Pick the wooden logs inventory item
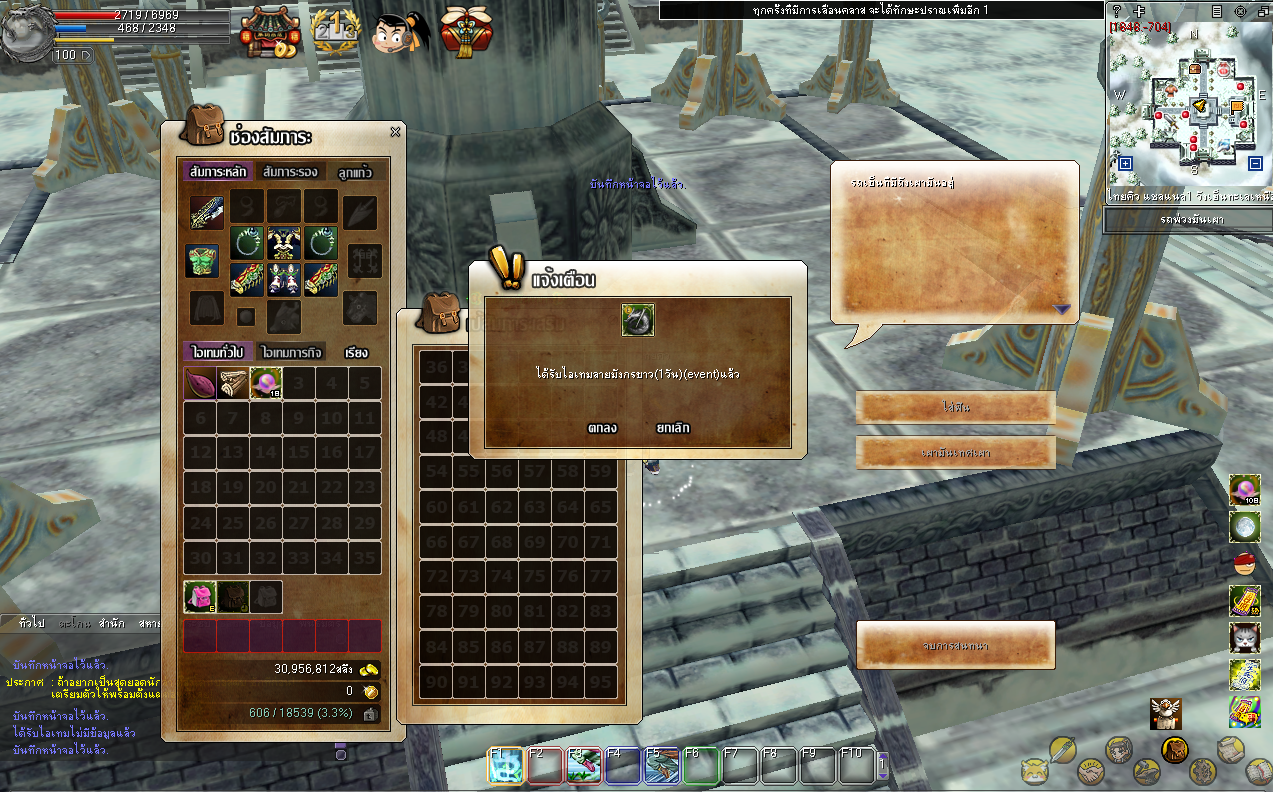The width and height of the screenshot is (1273, 792). (x=233, y=383)
